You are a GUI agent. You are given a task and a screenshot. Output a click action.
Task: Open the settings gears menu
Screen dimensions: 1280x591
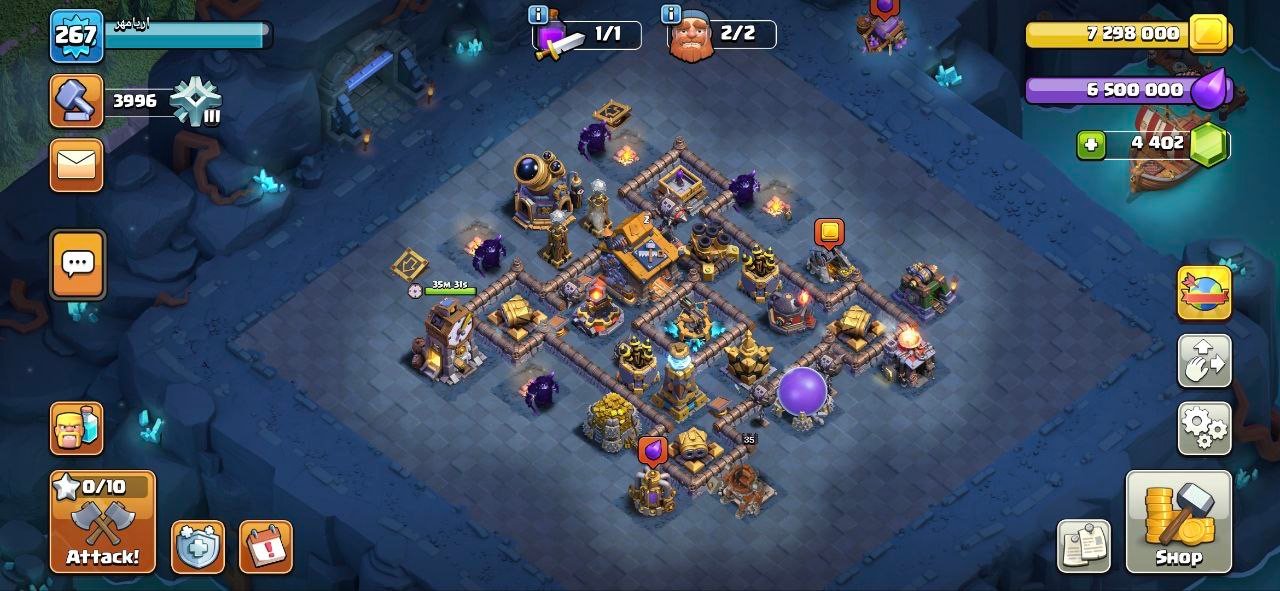coord(1204,428)
